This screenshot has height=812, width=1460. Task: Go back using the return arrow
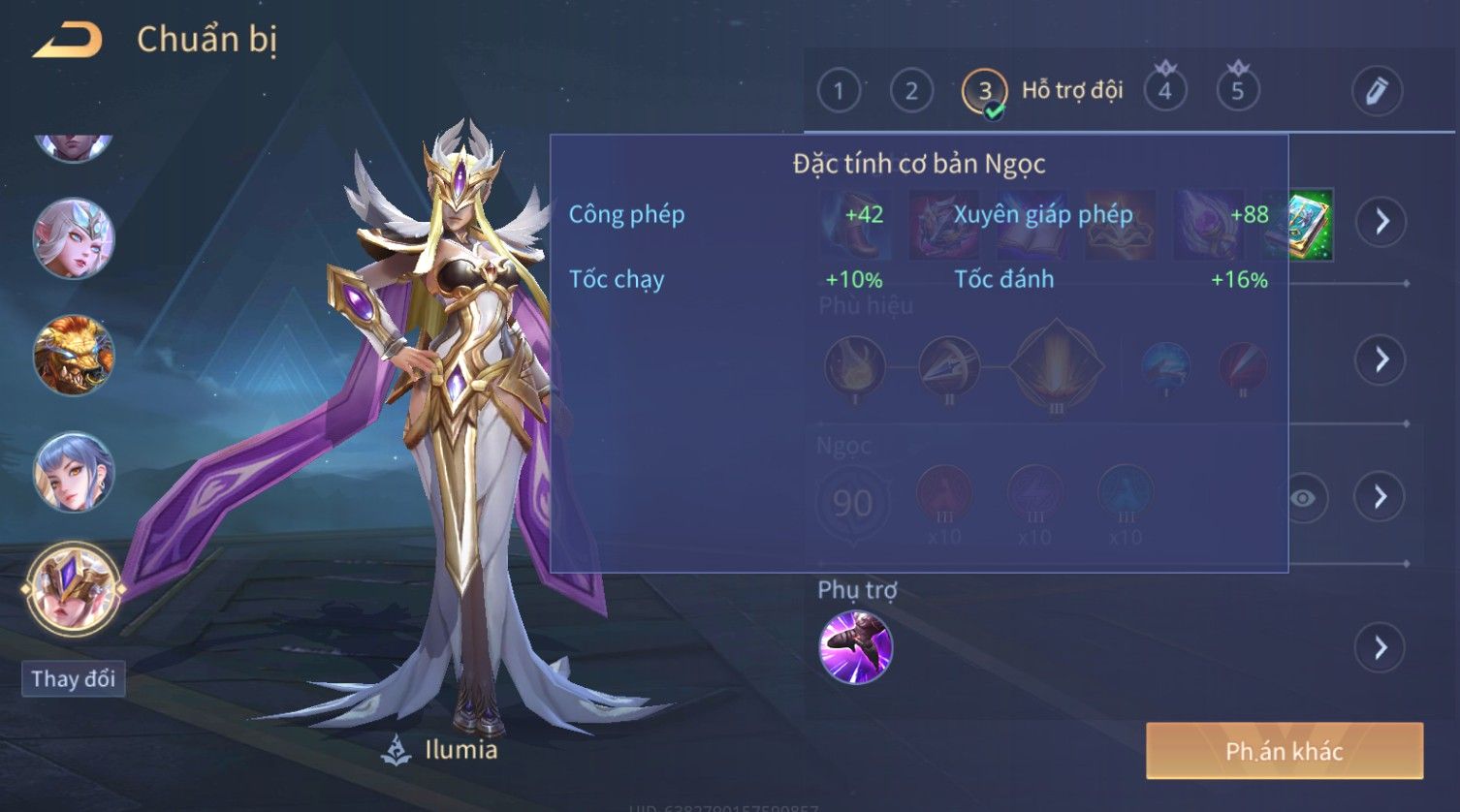68,41
